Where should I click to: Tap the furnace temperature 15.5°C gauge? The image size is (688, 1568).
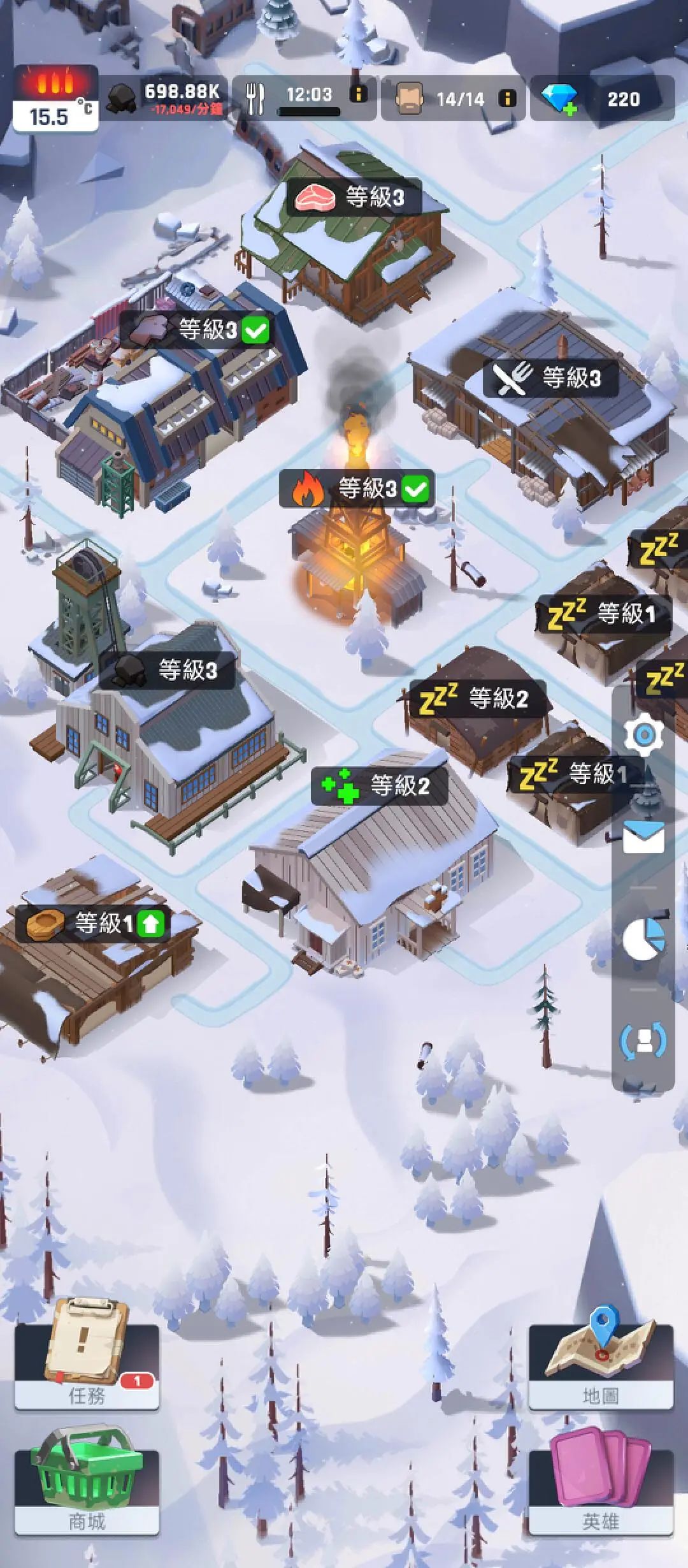[55, 99]
